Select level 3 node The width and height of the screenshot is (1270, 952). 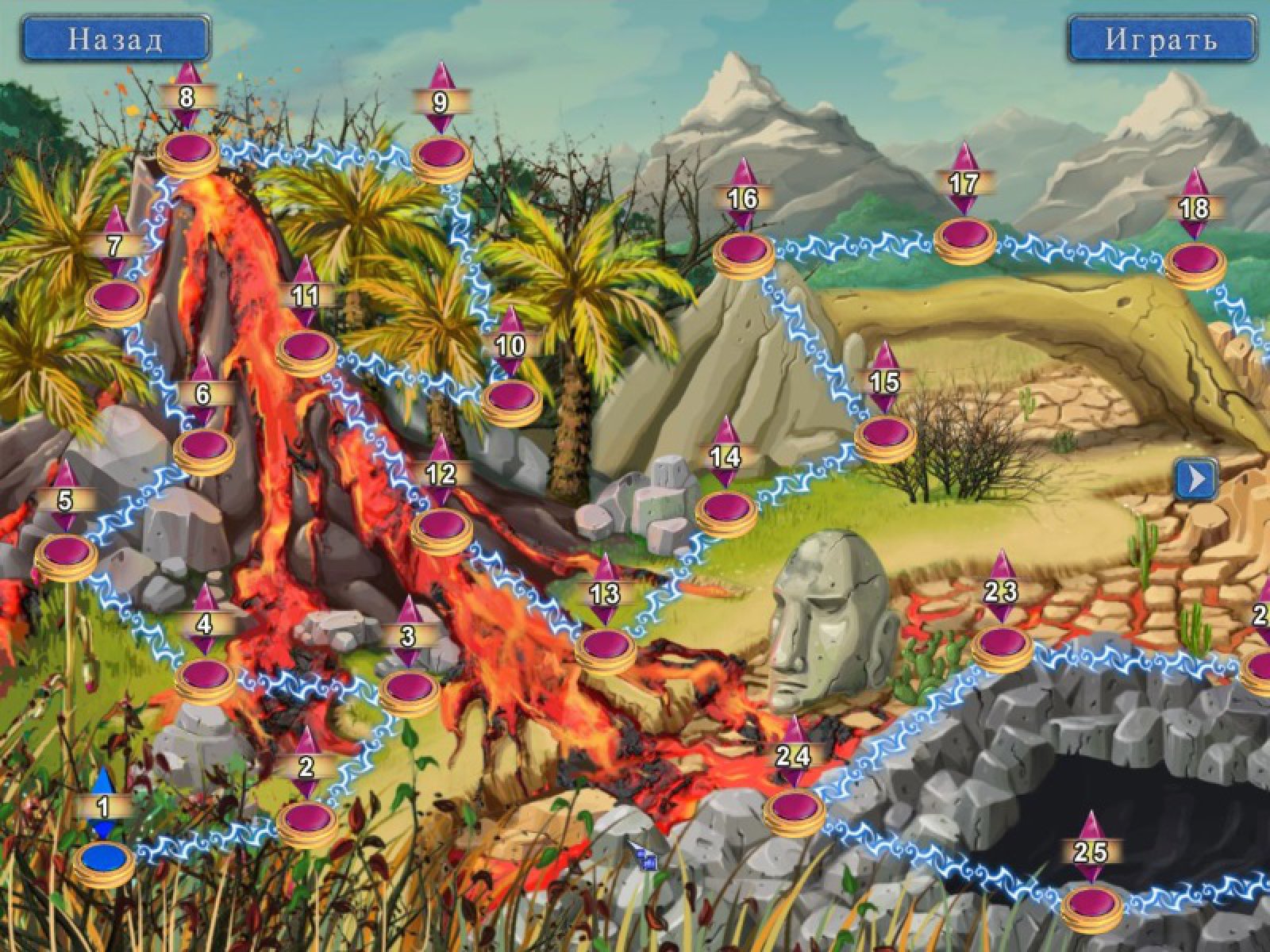tap(409, 685)
